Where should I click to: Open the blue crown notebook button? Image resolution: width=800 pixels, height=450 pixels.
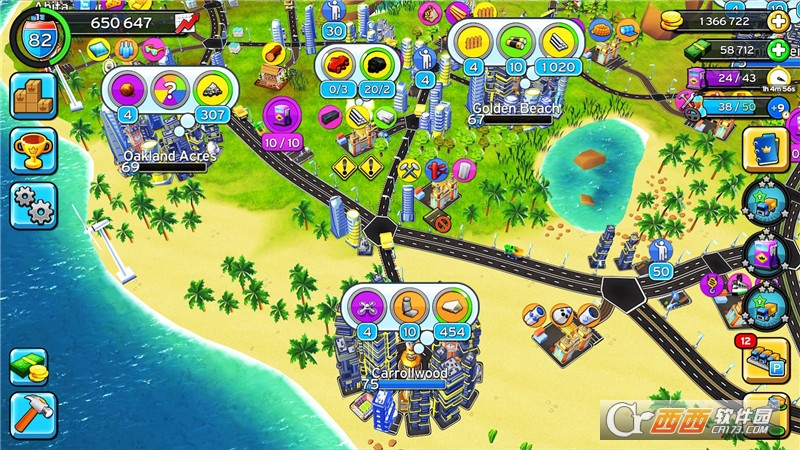coord(767,148)
